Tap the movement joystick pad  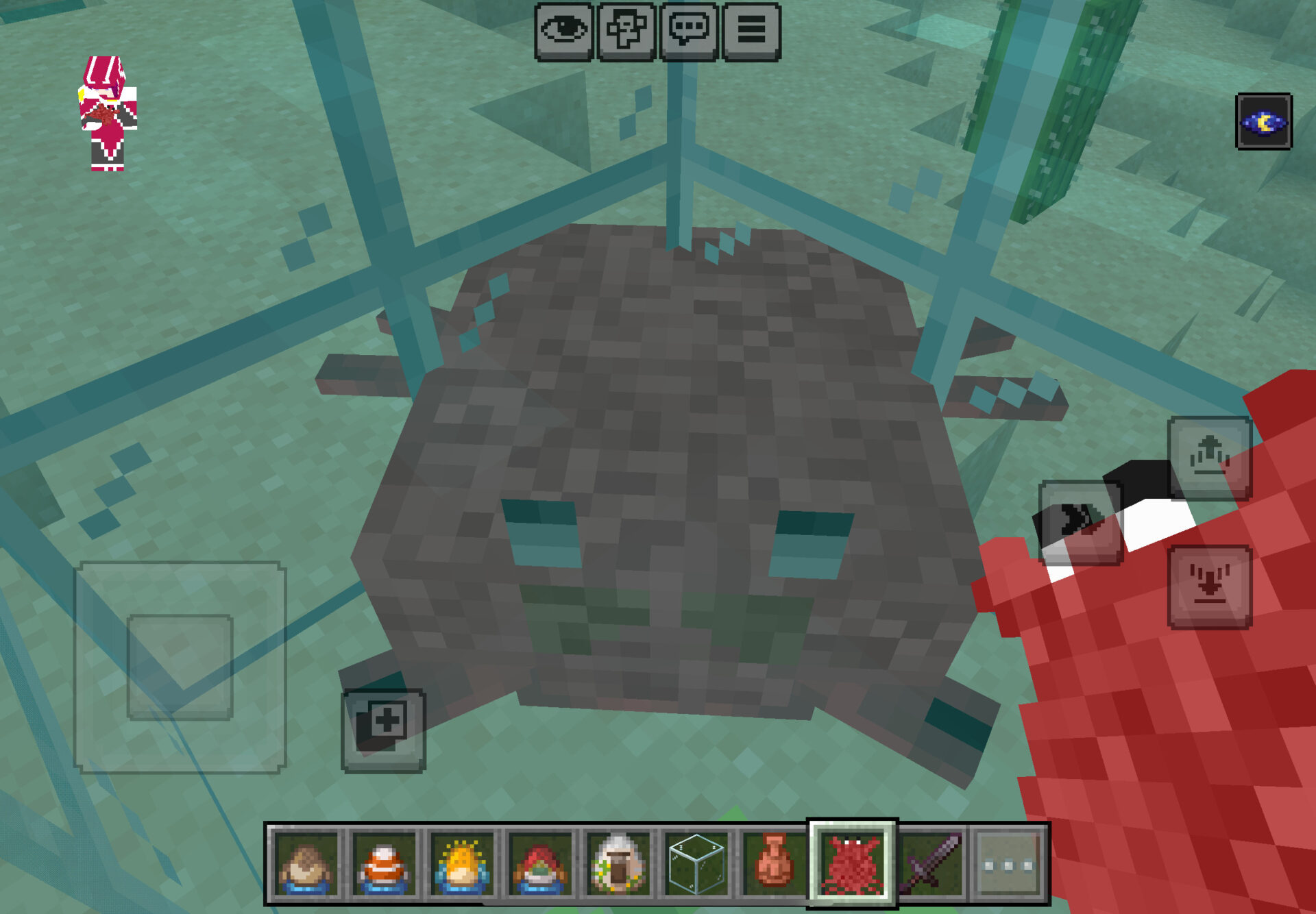pyautogui.click(x=180, y=667)
